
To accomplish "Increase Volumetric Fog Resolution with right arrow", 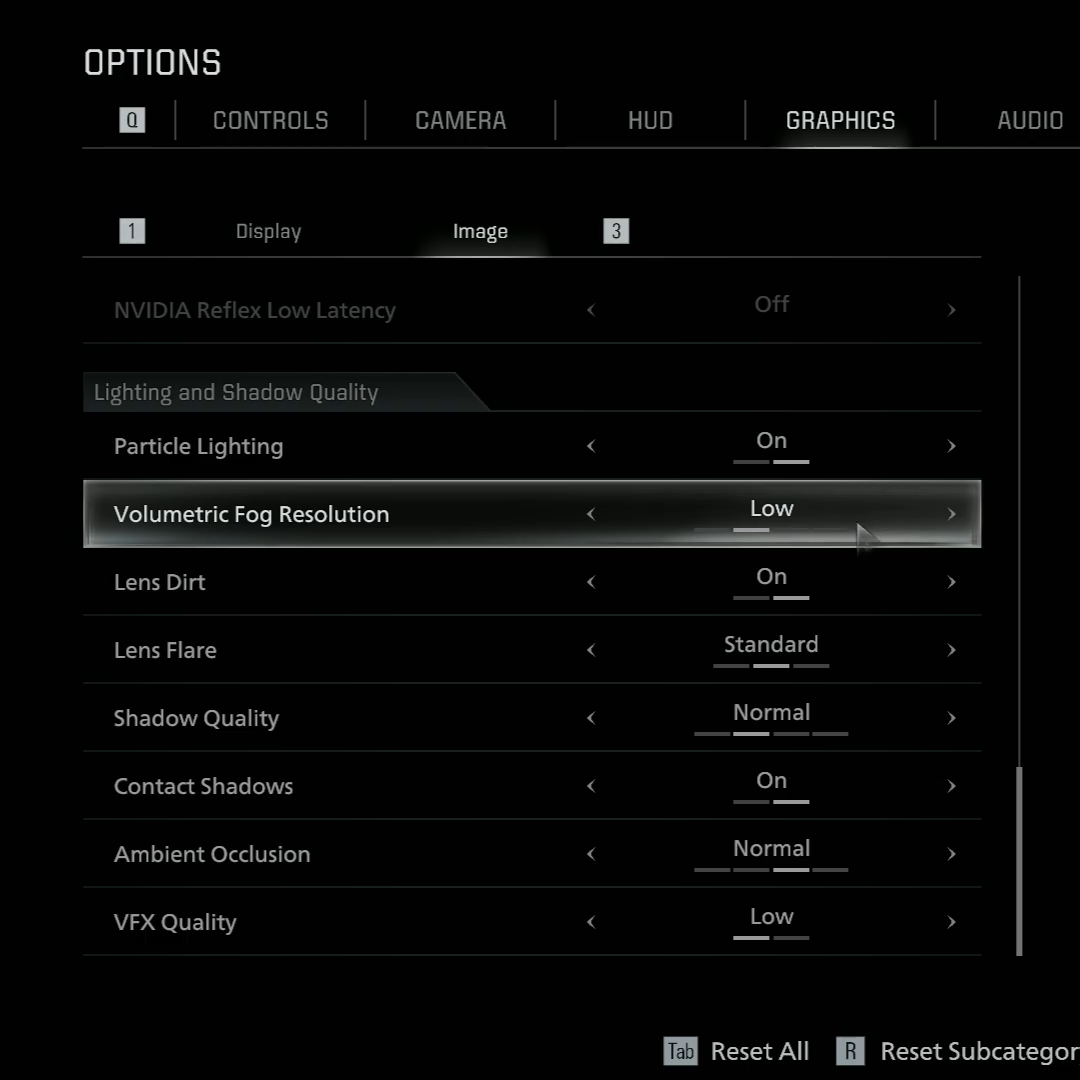I will click(951, 514).
